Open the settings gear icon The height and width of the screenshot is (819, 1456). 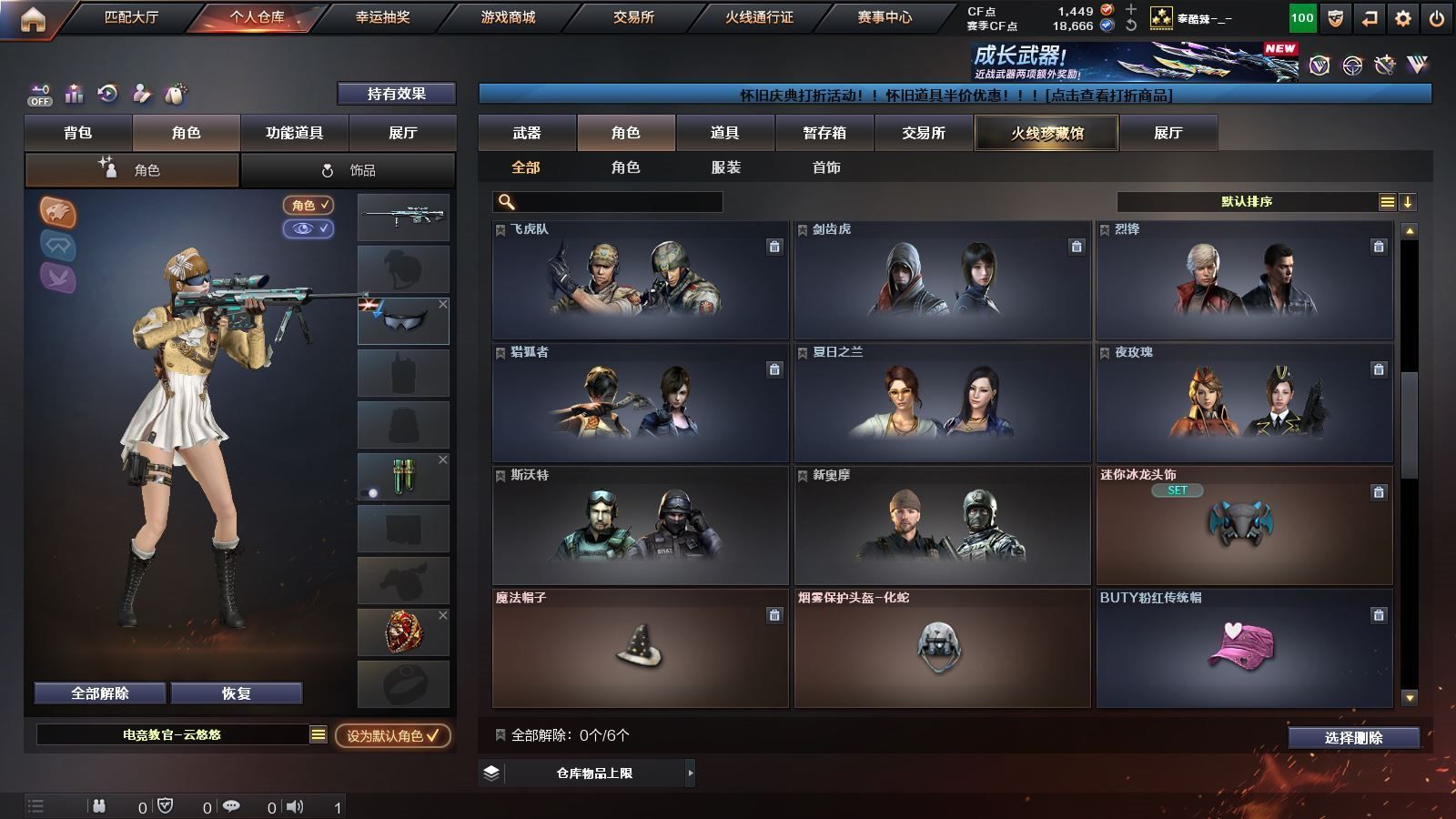tap(1403, 18)
